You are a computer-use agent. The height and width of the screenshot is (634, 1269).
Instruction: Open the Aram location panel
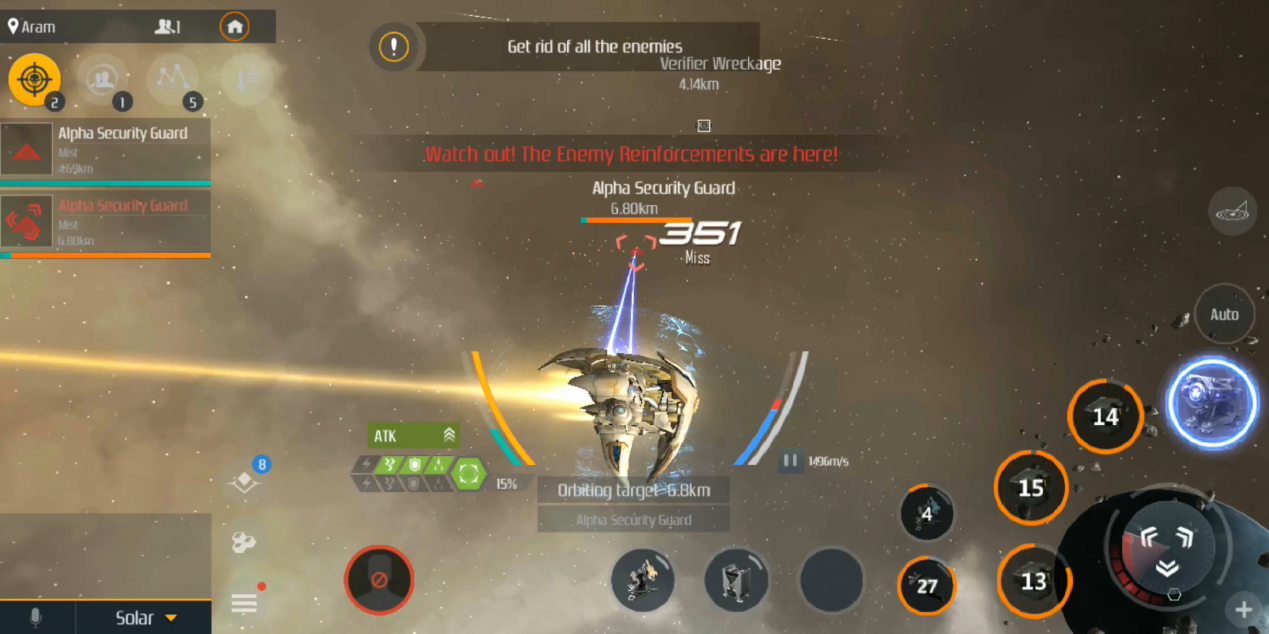(32, 27)
